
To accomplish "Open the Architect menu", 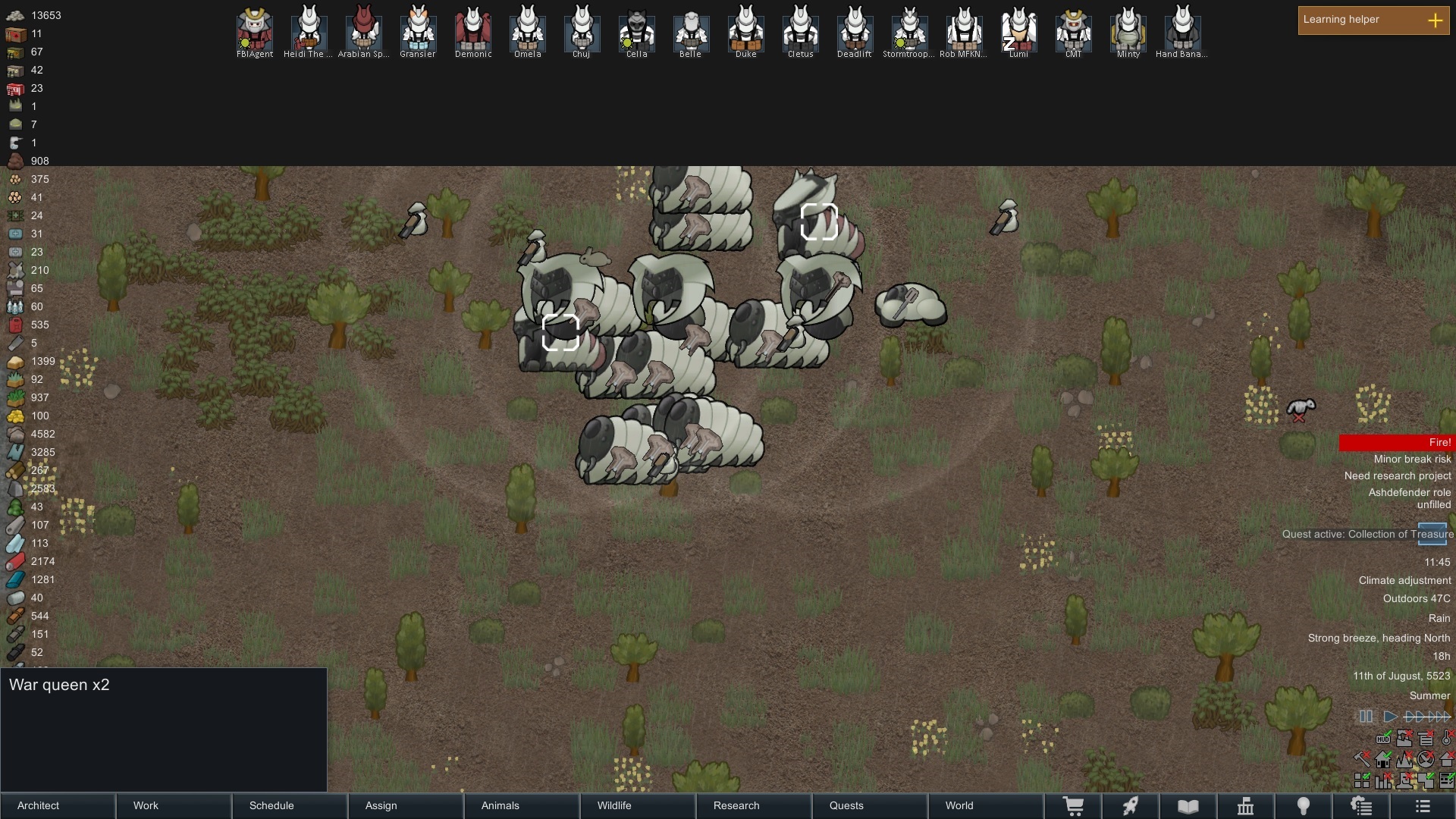I will click(x=38, y=806).
